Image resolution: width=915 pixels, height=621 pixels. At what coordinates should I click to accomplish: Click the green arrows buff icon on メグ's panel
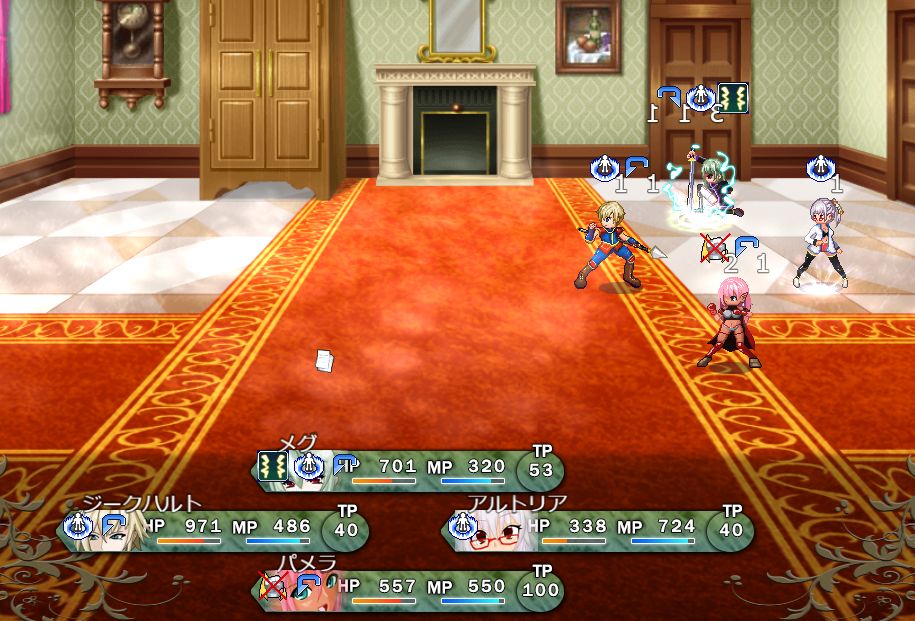(273, 466)
